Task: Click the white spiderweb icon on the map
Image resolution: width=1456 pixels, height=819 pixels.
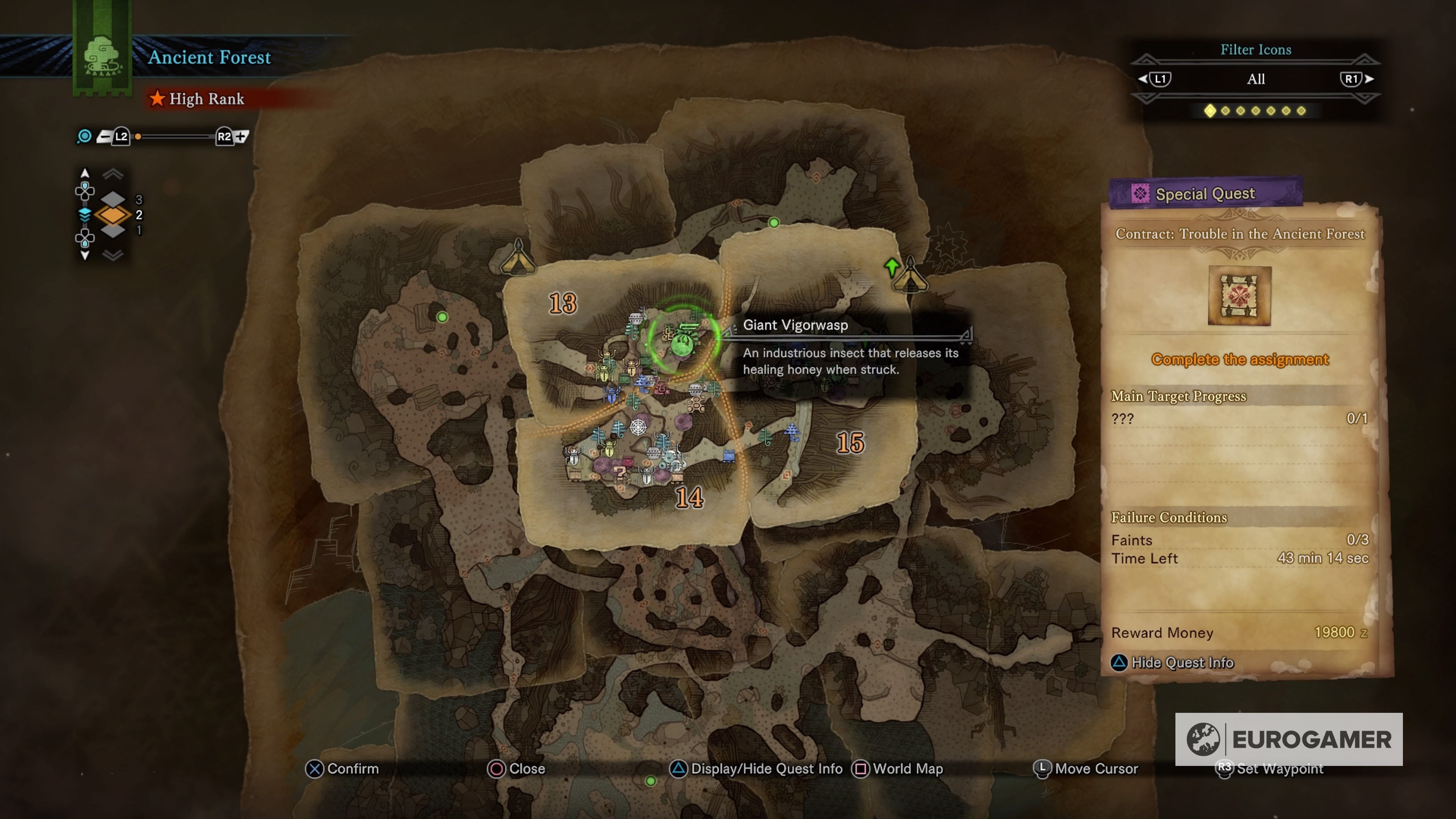Action: (x=638, y=427)
